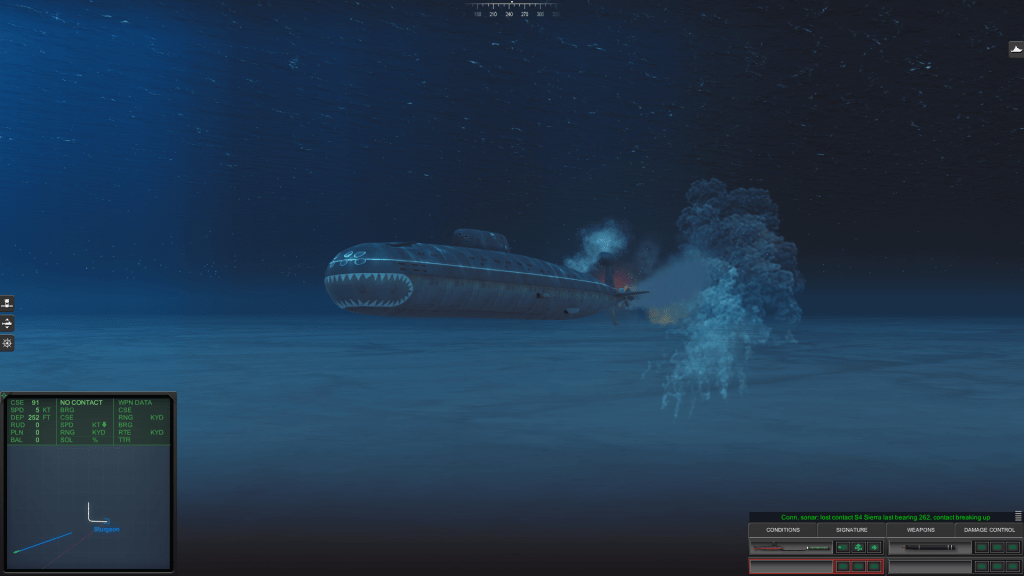Show the Damage Control tab
The height and width of the screenshot is (576, 1024).
pyautogui.click(x=988, y=529)
